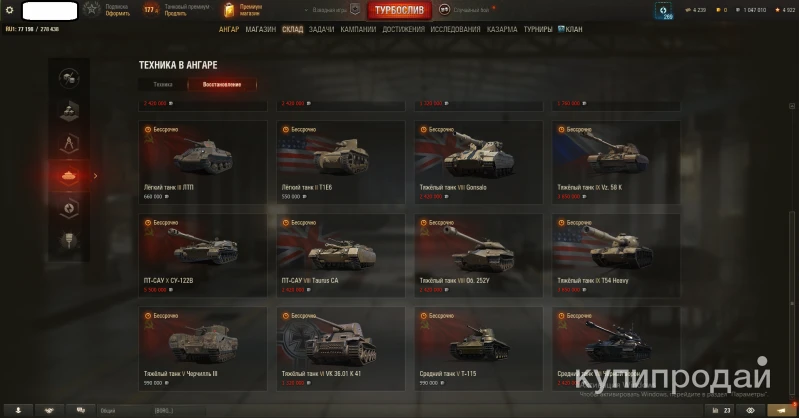
Task: Select the Gonsalo heavy tank card
Action: (479, 162)
